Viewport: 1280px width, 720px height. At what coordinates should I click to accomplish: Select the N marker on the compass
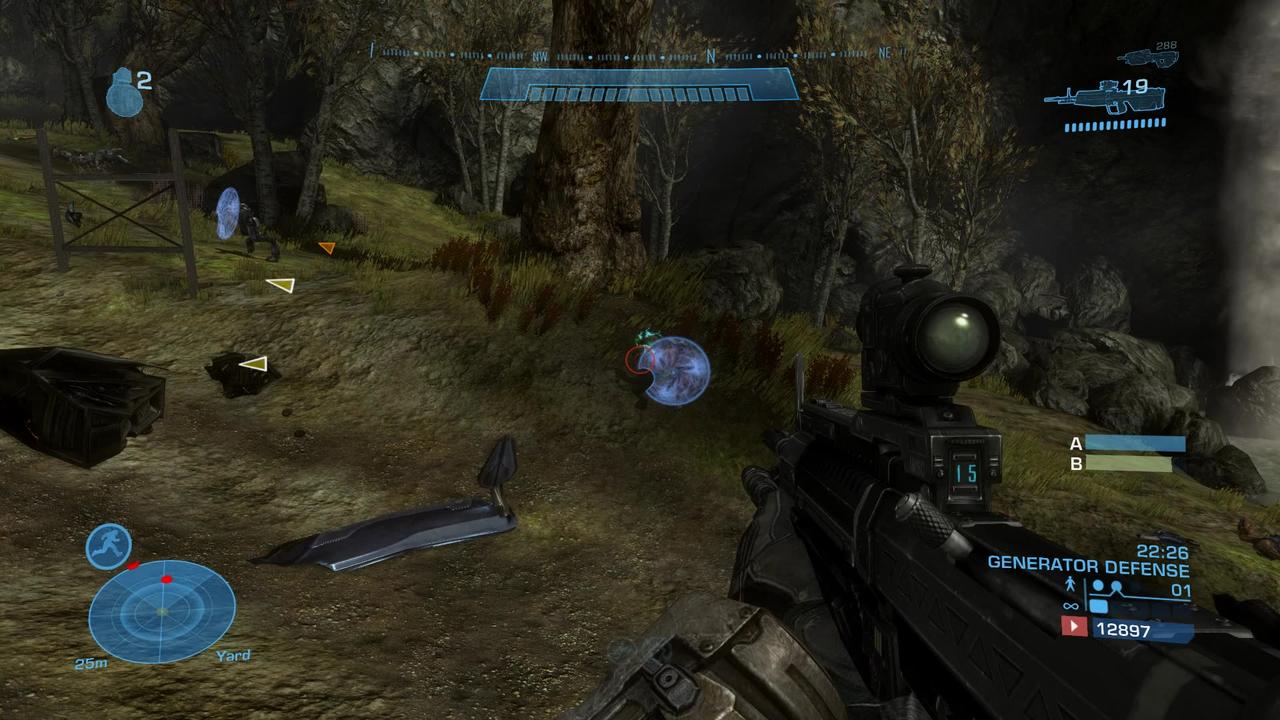click(710, 53)
